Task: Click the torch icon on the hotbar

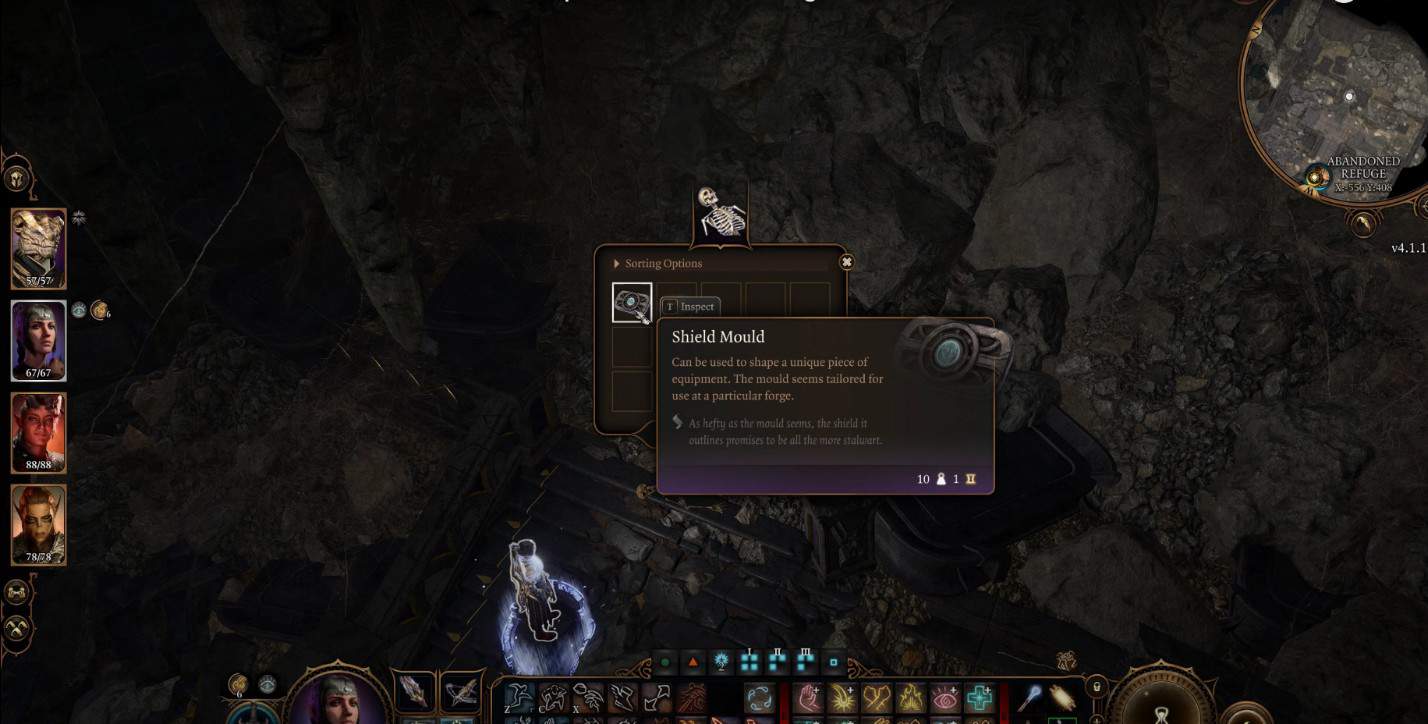Action: coord(1063,697)
